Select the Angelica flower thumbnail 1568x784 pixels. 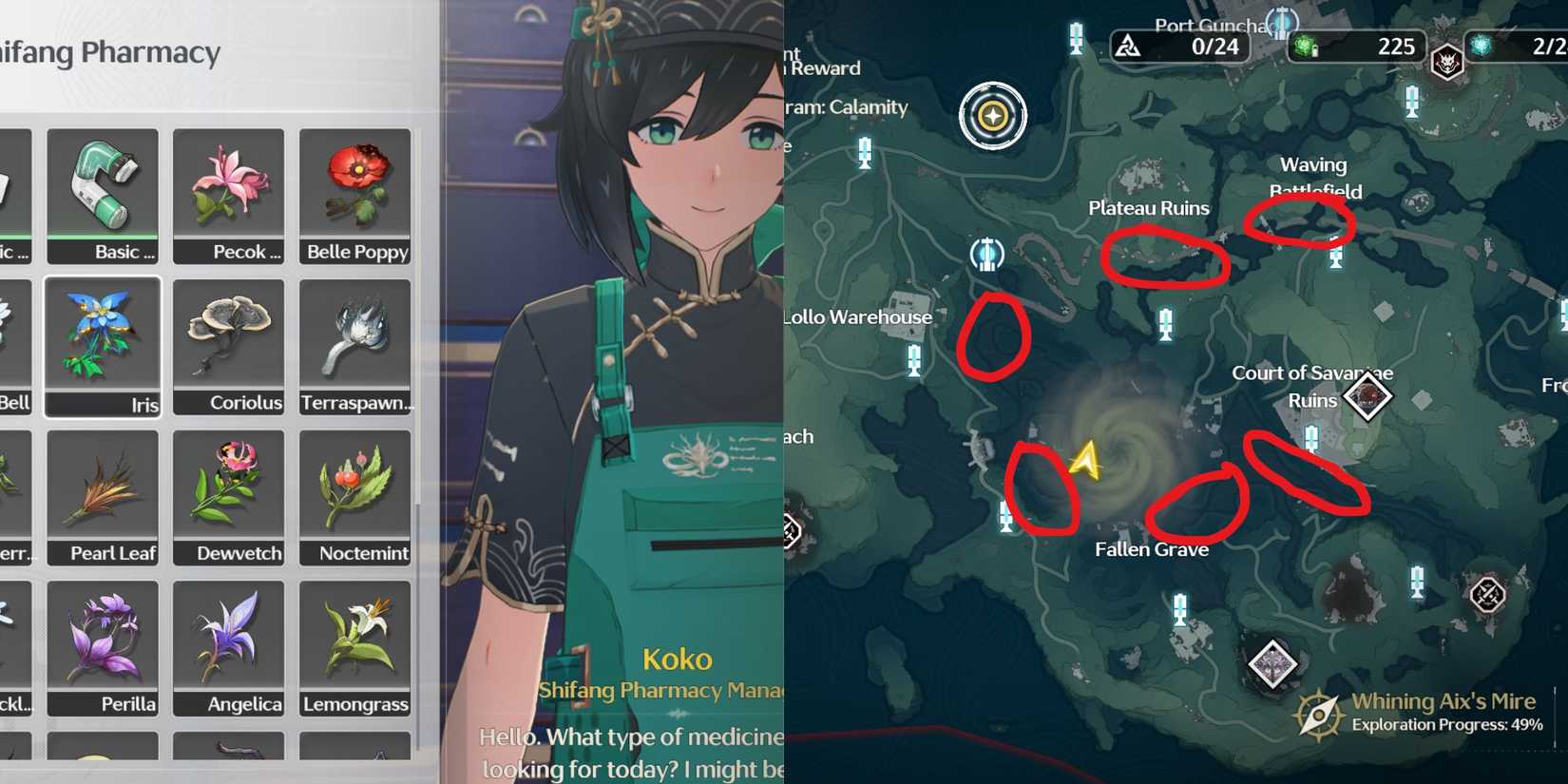tap(228, 647)
